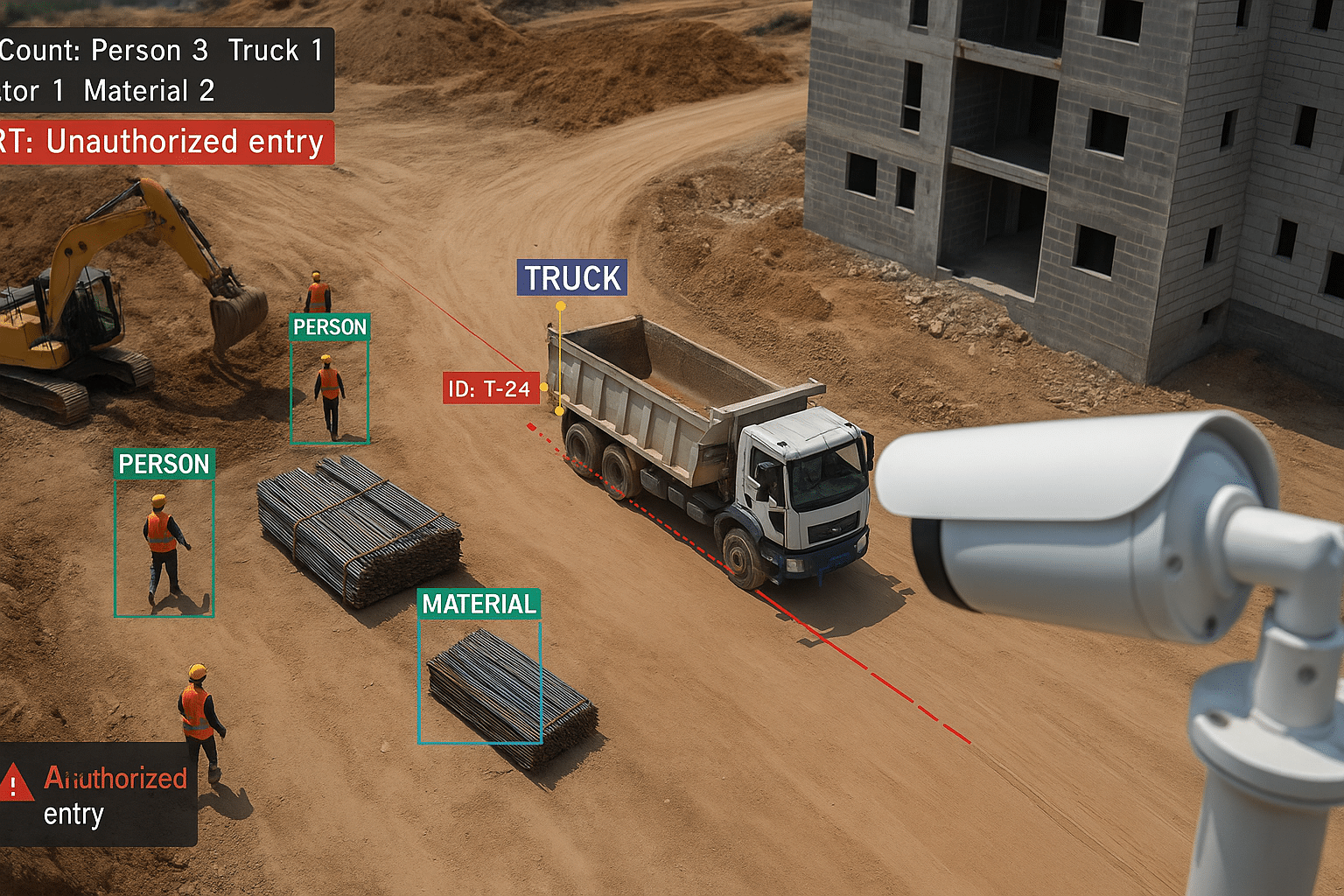Select the blue TRUCK detection label
1344x896 pixels.
(572, 278)
